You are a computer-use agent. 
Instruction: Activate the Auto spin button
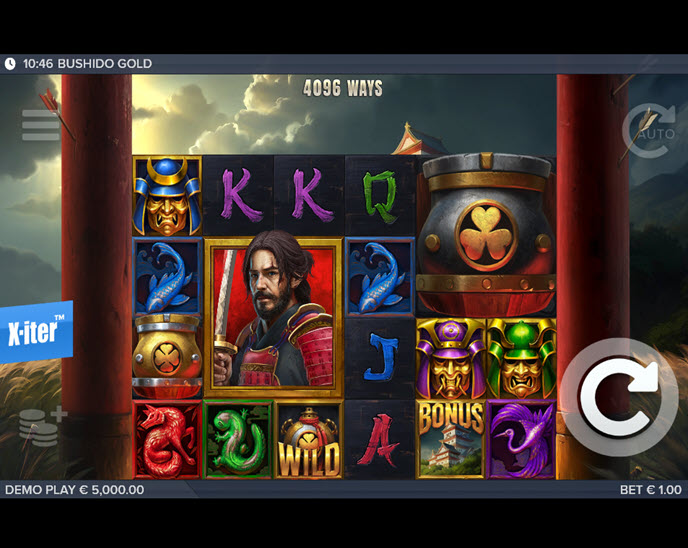(649, 130)
